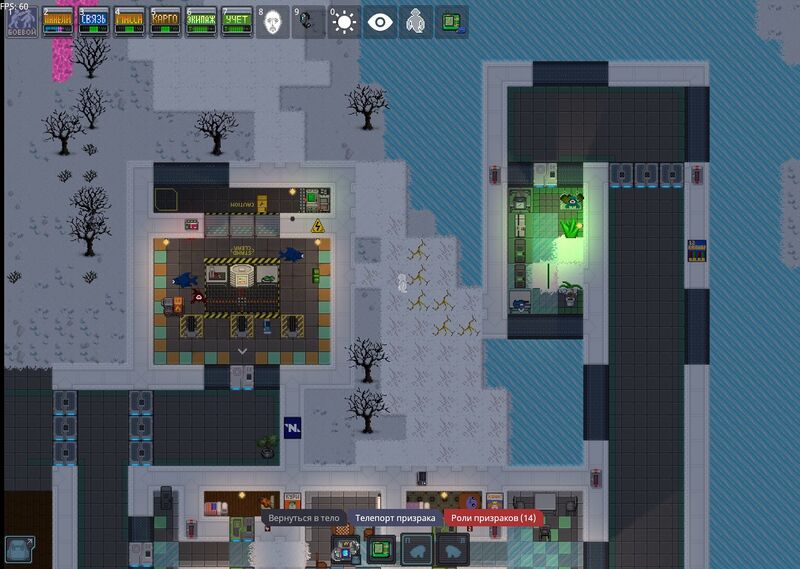800x569 pixels.
Task: Pick the УЧЕТ channel slot
Action: click(x=237, y=22)
